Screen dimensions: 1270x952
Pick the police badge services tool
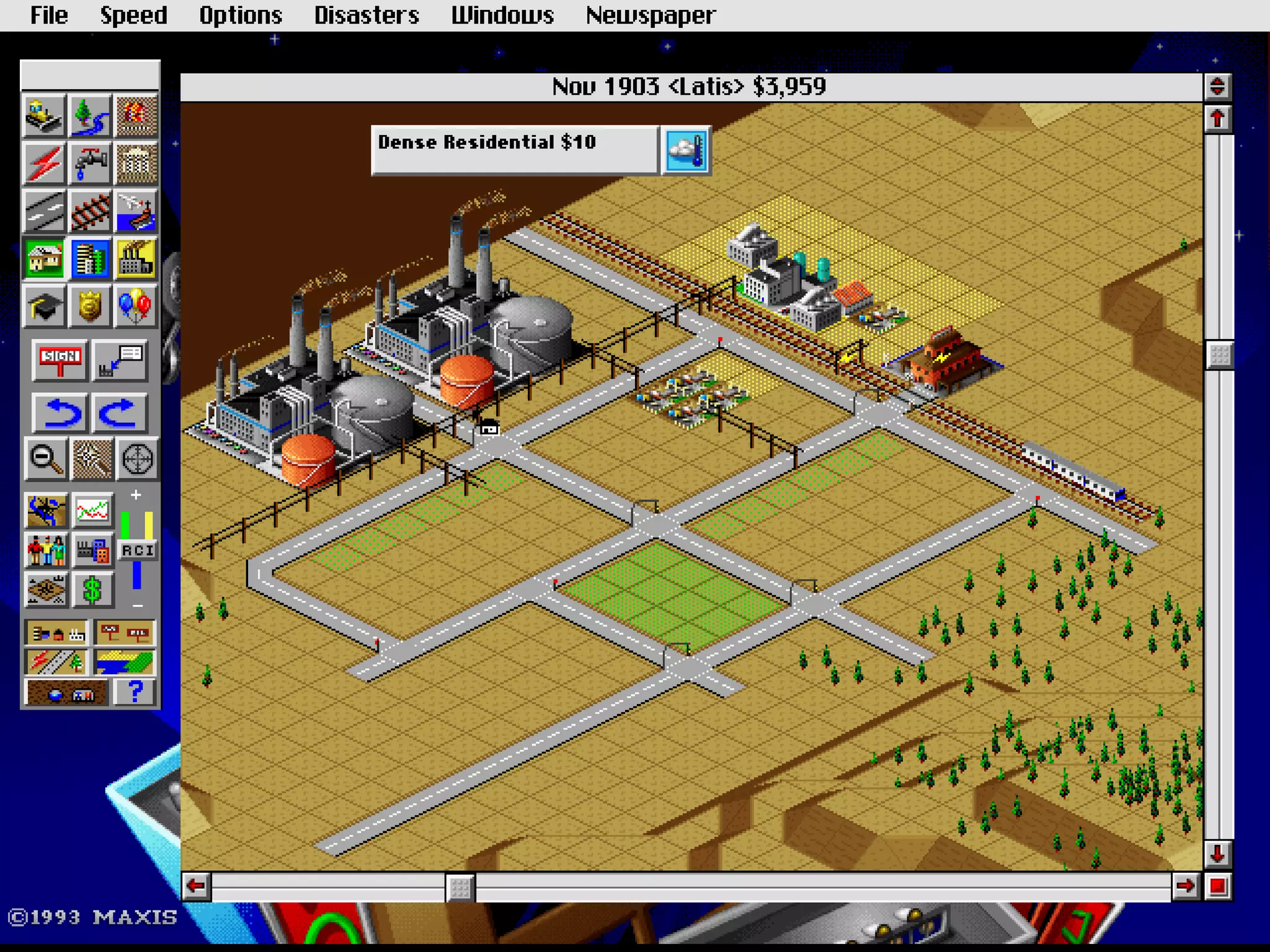(x=91, y=305)
